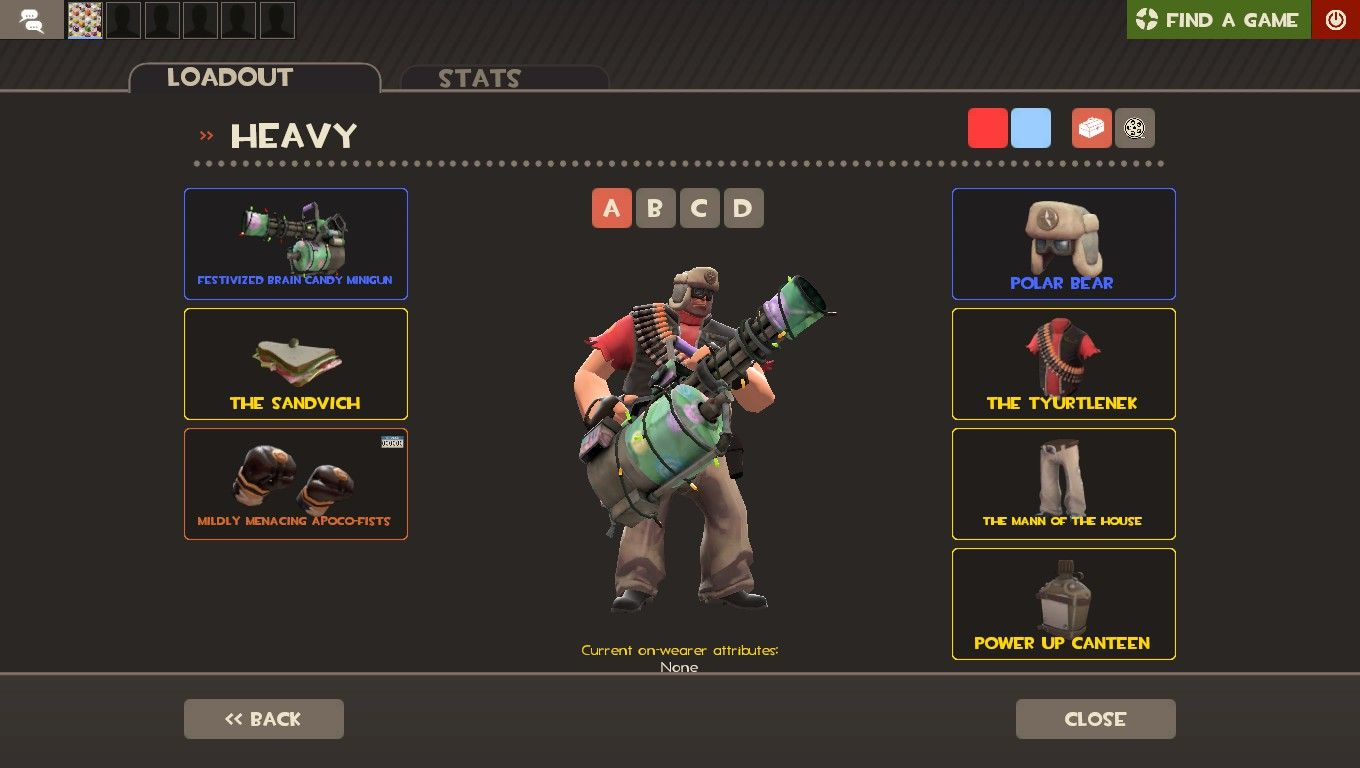Select loadout preset C
Viewport: 1360px width, 768px height.
pos(699,208)
